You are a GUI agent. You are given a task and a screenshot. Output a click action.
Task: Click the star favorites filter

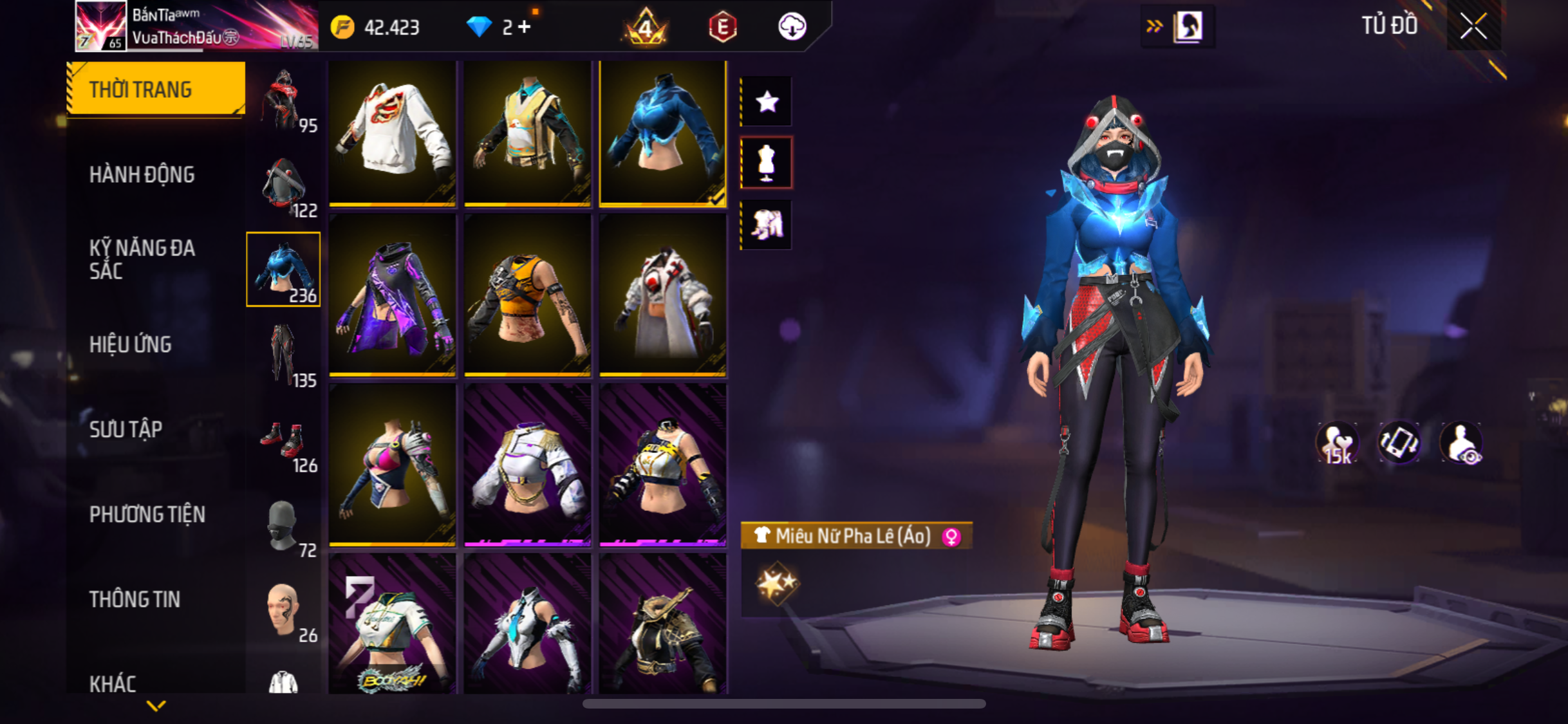pyautogui.click(x=767, y=102)
